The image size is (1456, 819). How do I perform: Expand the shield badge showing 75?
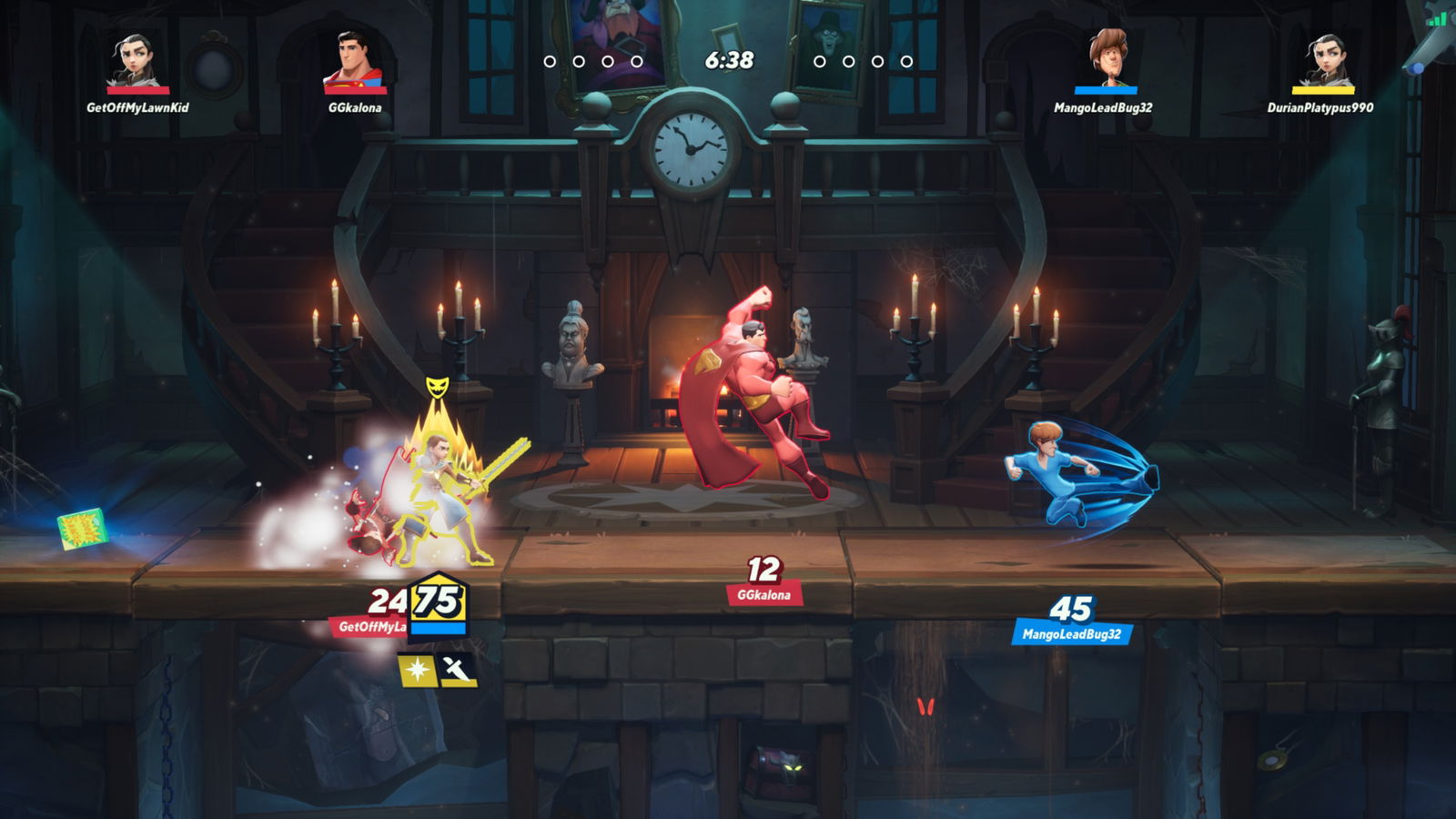pyautogui.click(x=439, y=602)
